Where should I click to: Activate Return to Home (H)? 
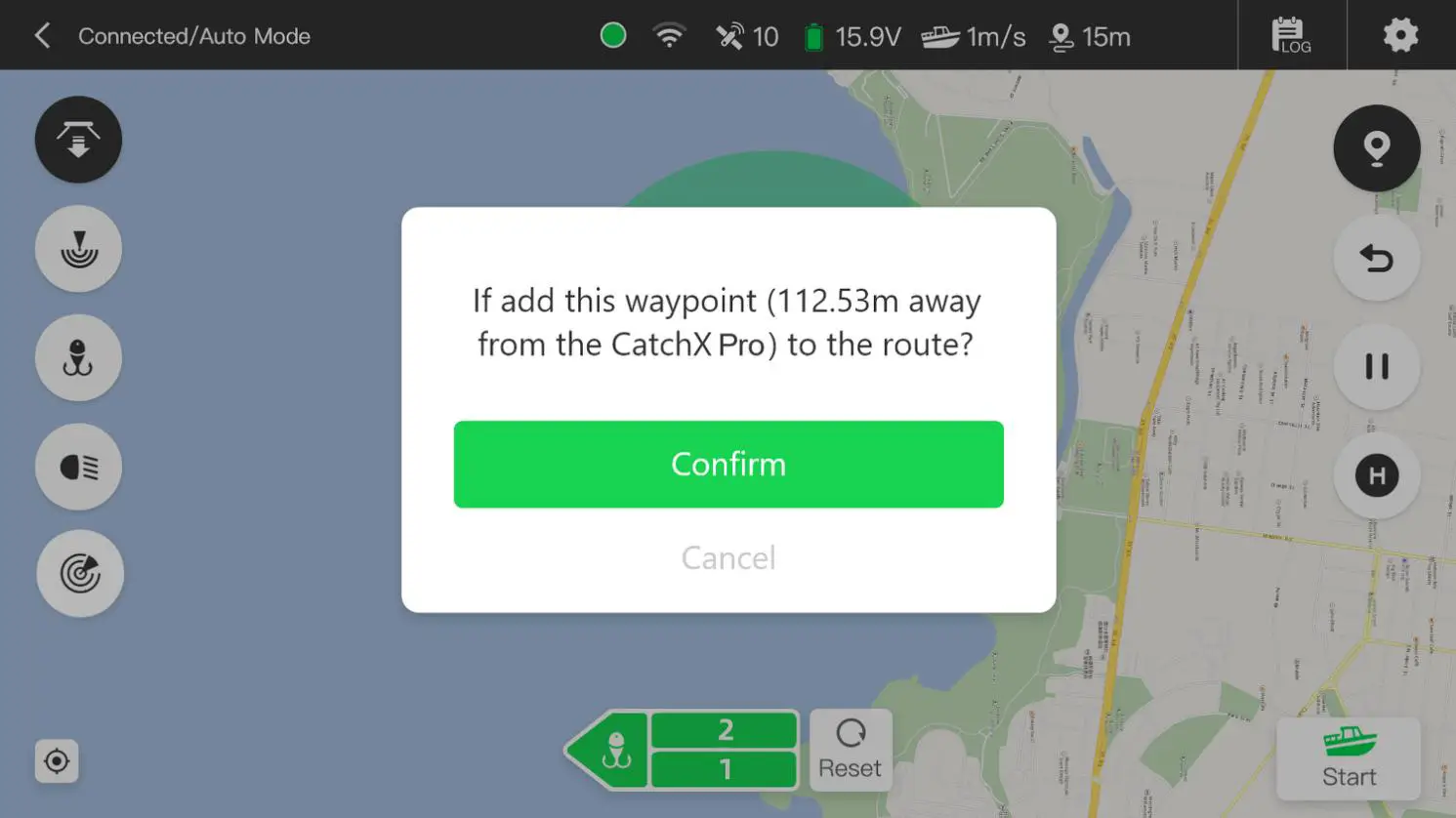pyautogui.click(x=1377, y=477)
